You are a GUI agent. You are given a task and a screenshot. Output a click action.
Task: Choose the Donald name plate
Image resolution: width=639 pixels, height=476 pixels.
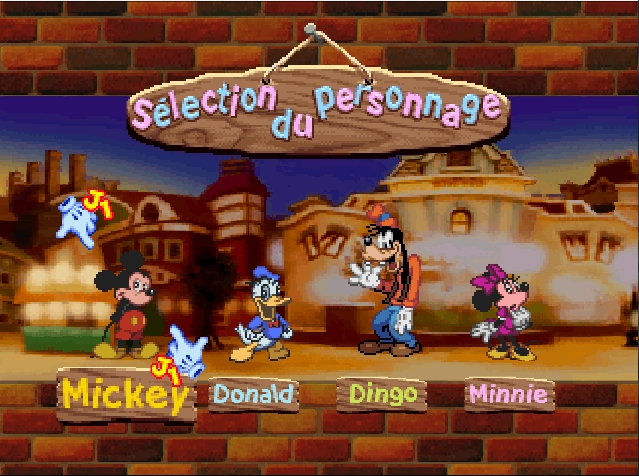click(x=254, y=394)
